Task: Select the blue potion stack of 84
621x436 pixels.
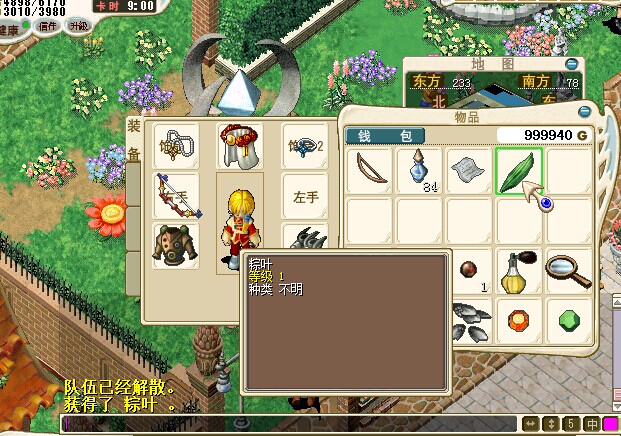Action: pyautogui.click(x=419, y=171)
